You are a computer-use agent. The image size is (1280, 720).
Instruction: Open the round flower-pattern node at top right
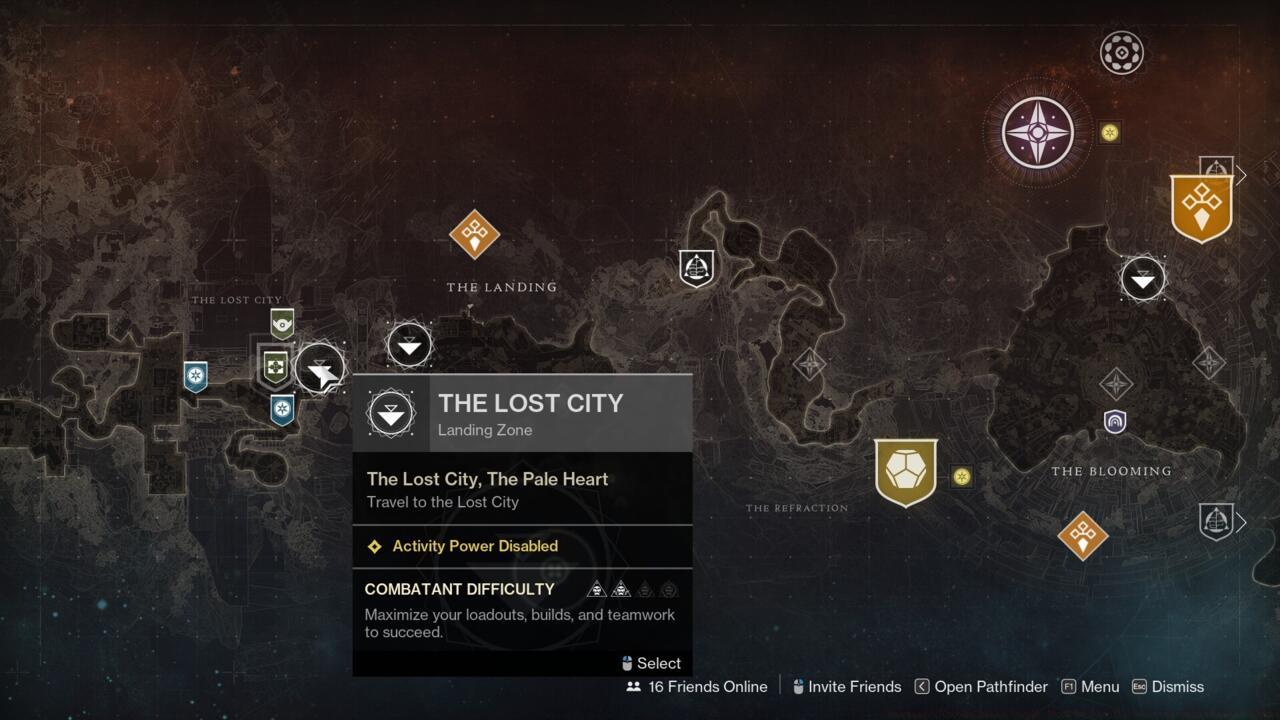[1121, 53]
